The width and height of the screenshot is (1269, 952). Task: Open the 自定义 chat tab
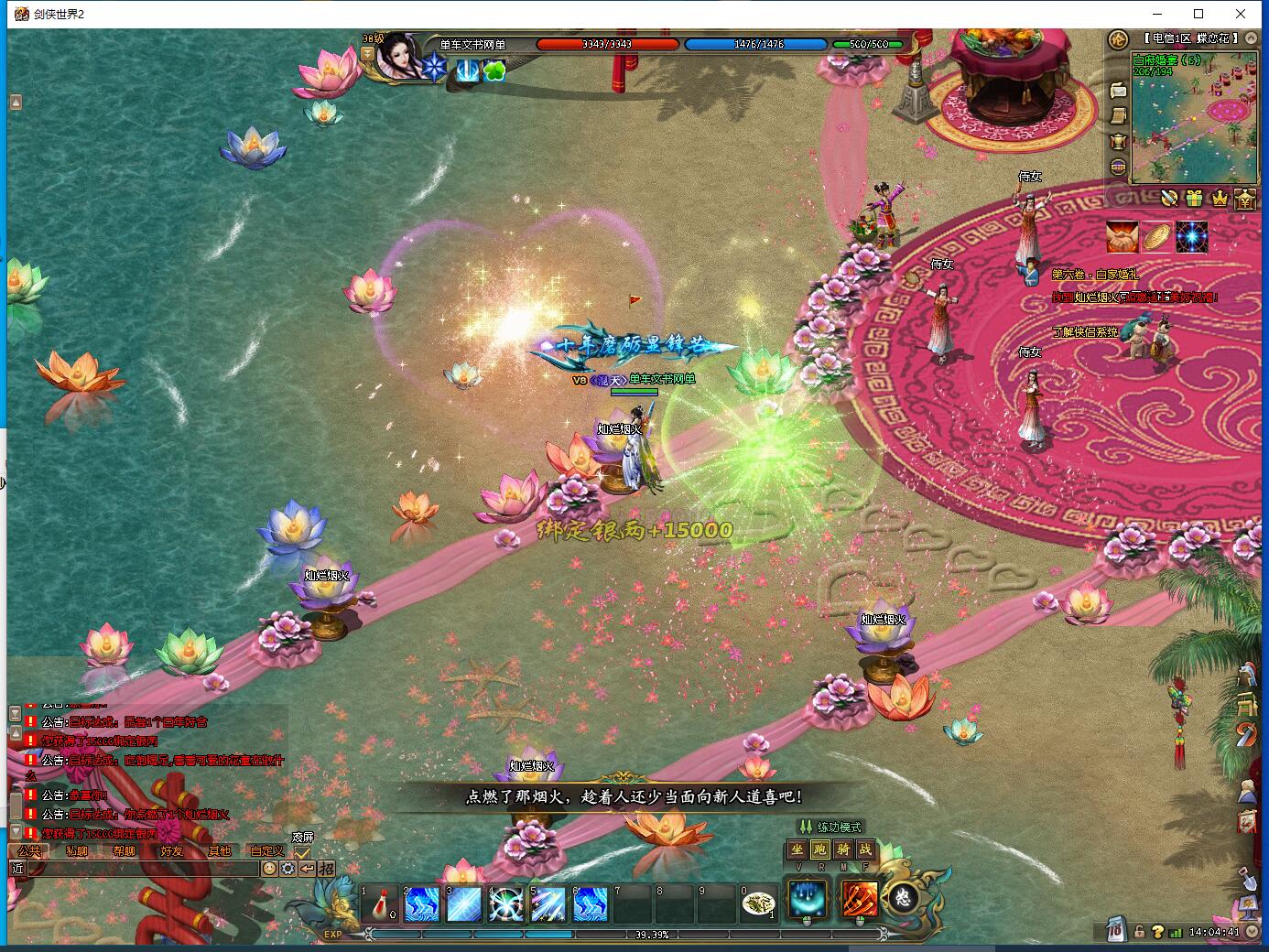[x=267, y=850]
